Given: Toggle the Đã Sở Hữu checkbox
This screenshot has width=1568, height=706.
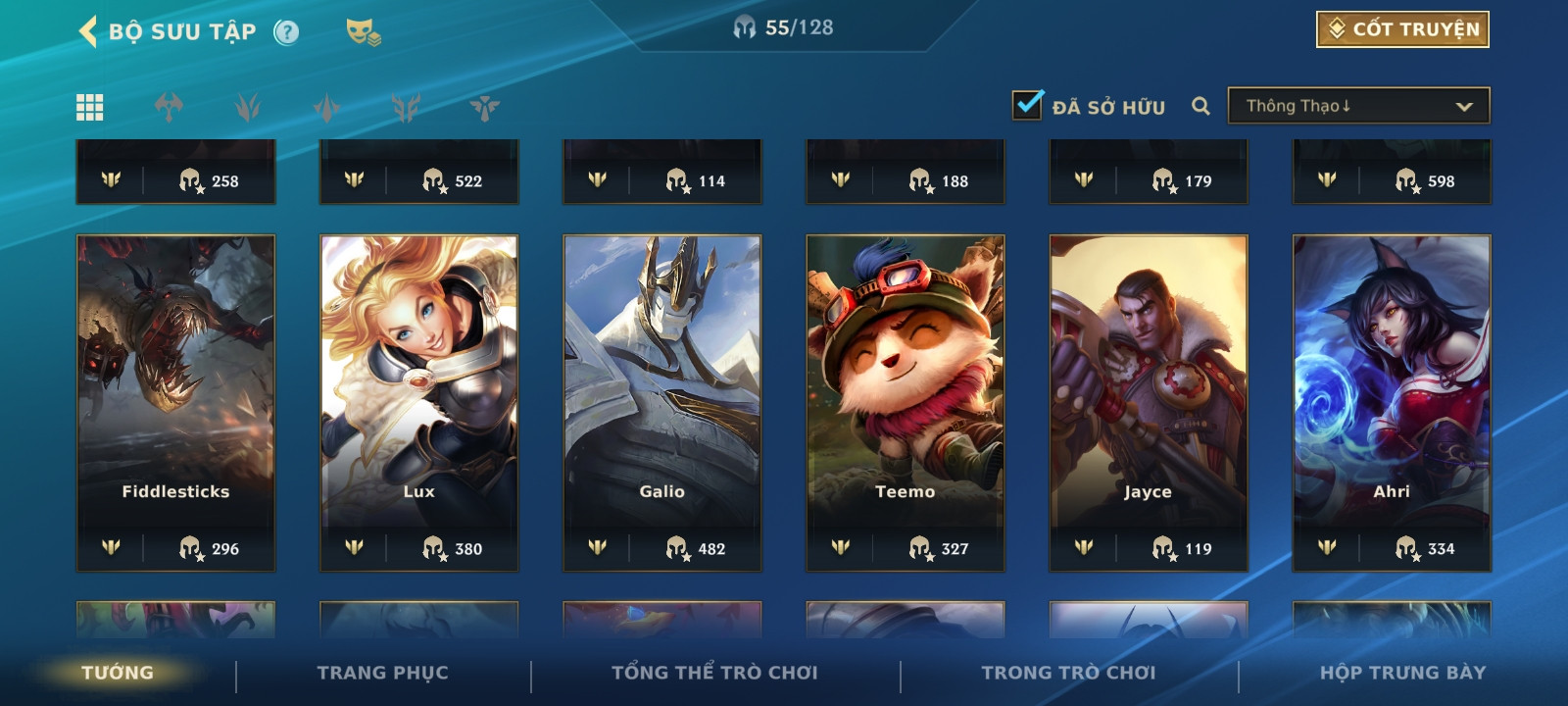Looking at the screenshot, I should 1028,105.
